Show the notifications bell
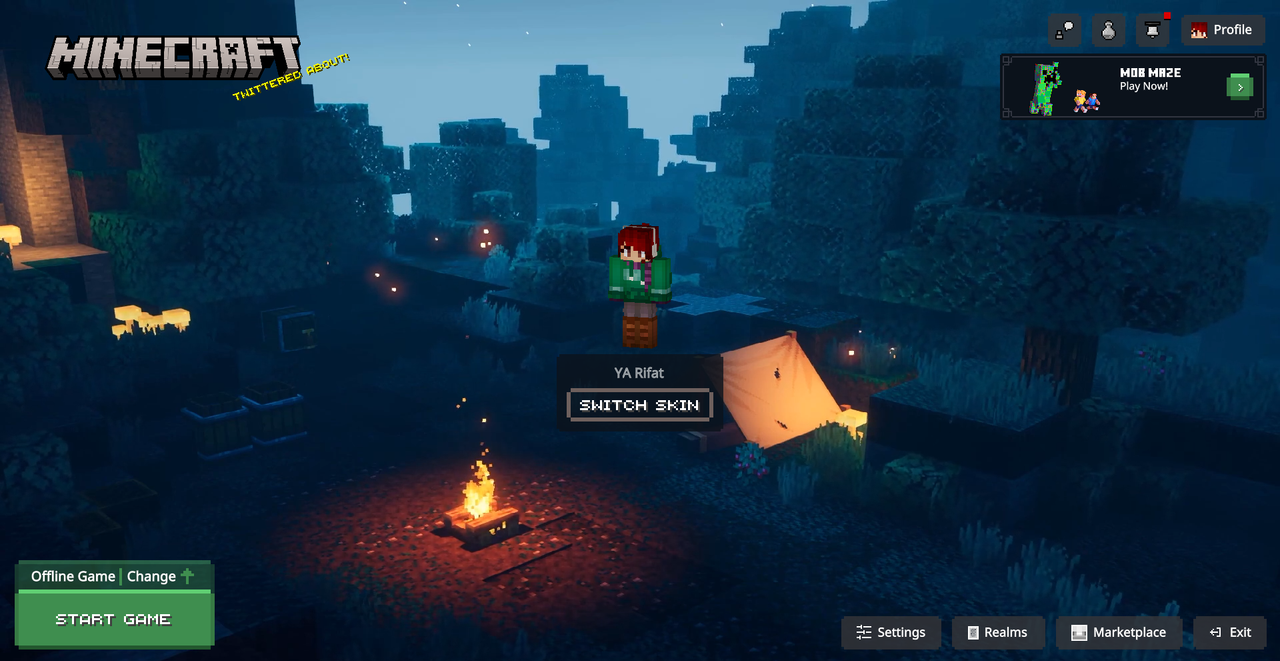 [1152, 30]
